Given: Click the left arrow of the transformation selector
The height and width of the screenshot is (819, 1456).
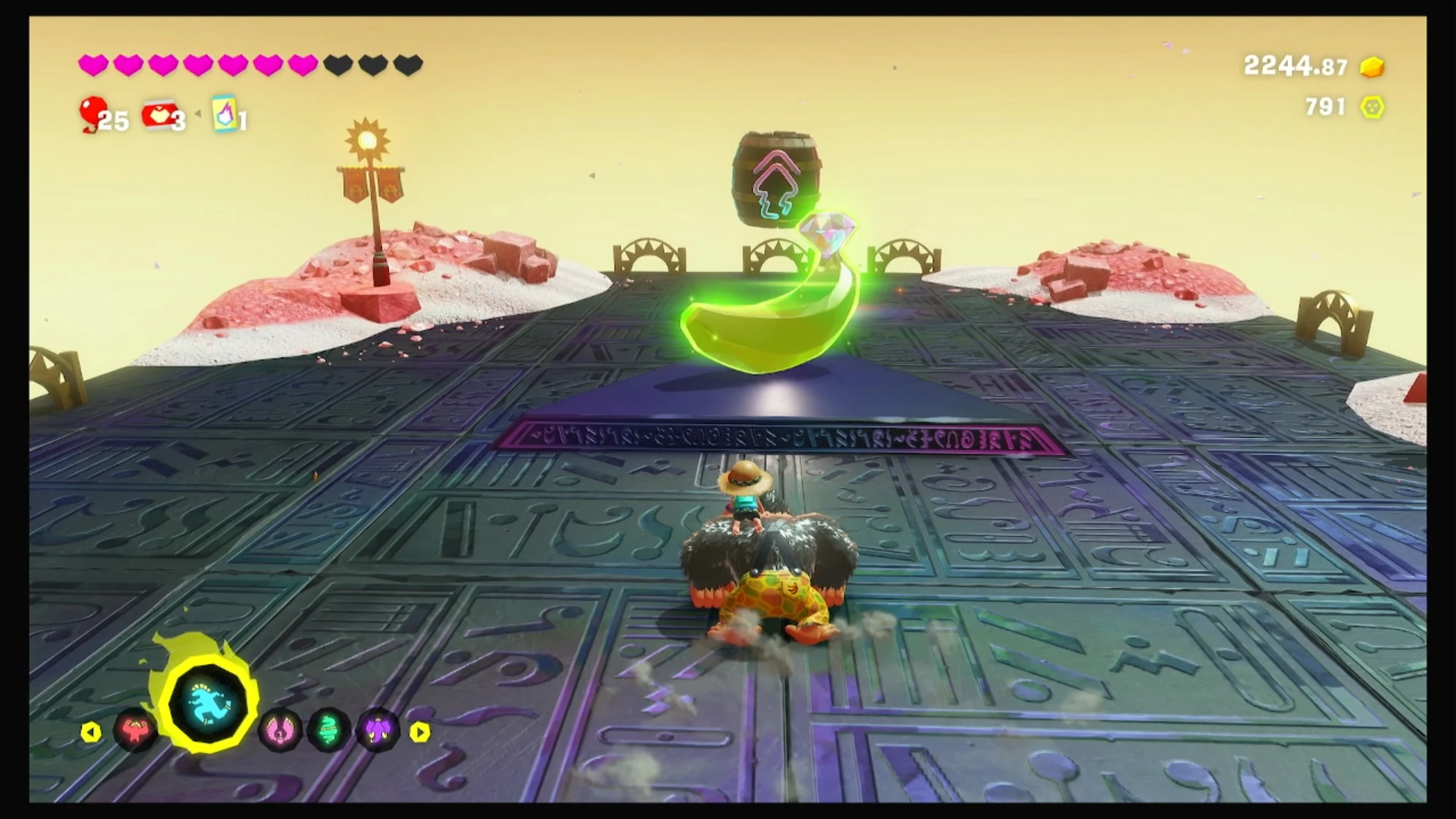Looking at the screenshot, I should tap(91, 732).
